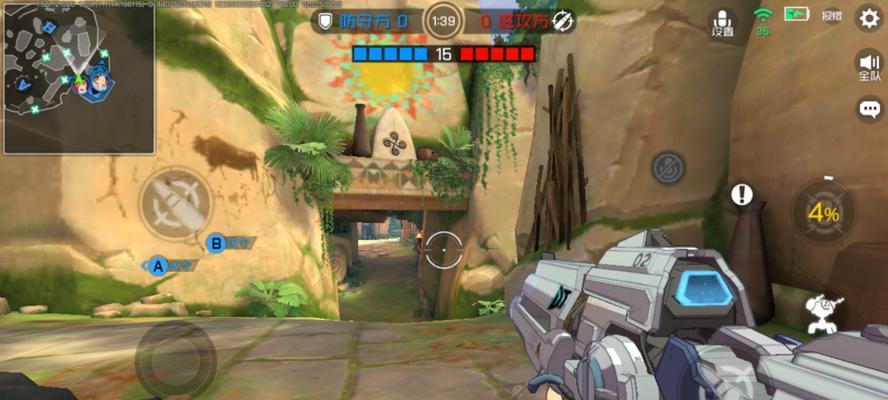Activate the rocket skill button
The image size is (888, 400).
click(x=175, y=202)
